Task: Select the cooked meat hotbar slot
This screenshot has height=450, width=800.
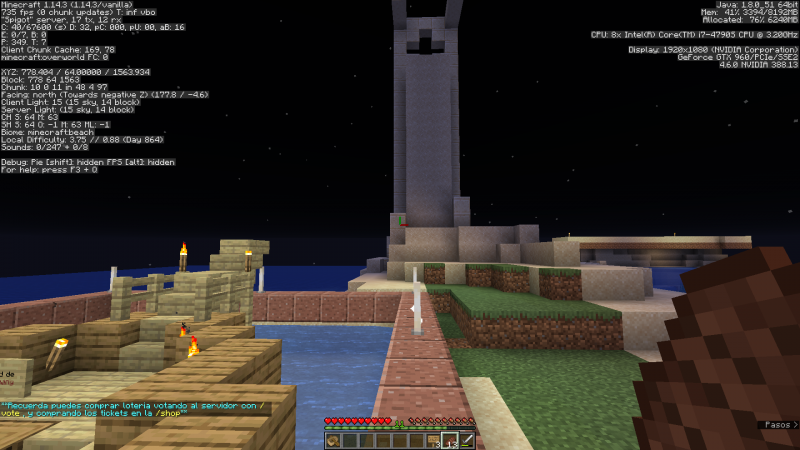Action: [x=451, y=441]
